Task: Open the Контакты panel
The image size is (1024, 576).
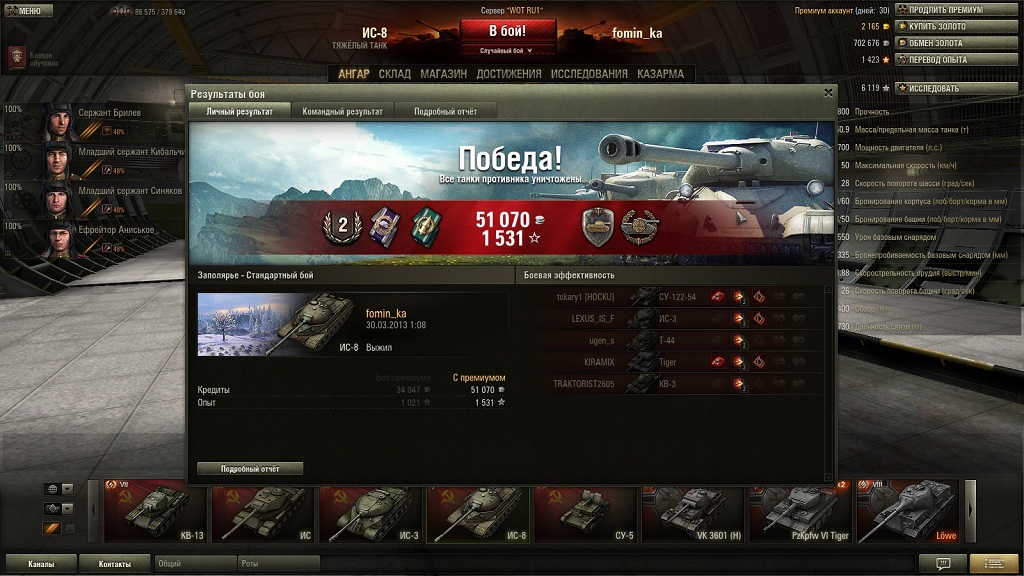Action: tap(114, 564)
